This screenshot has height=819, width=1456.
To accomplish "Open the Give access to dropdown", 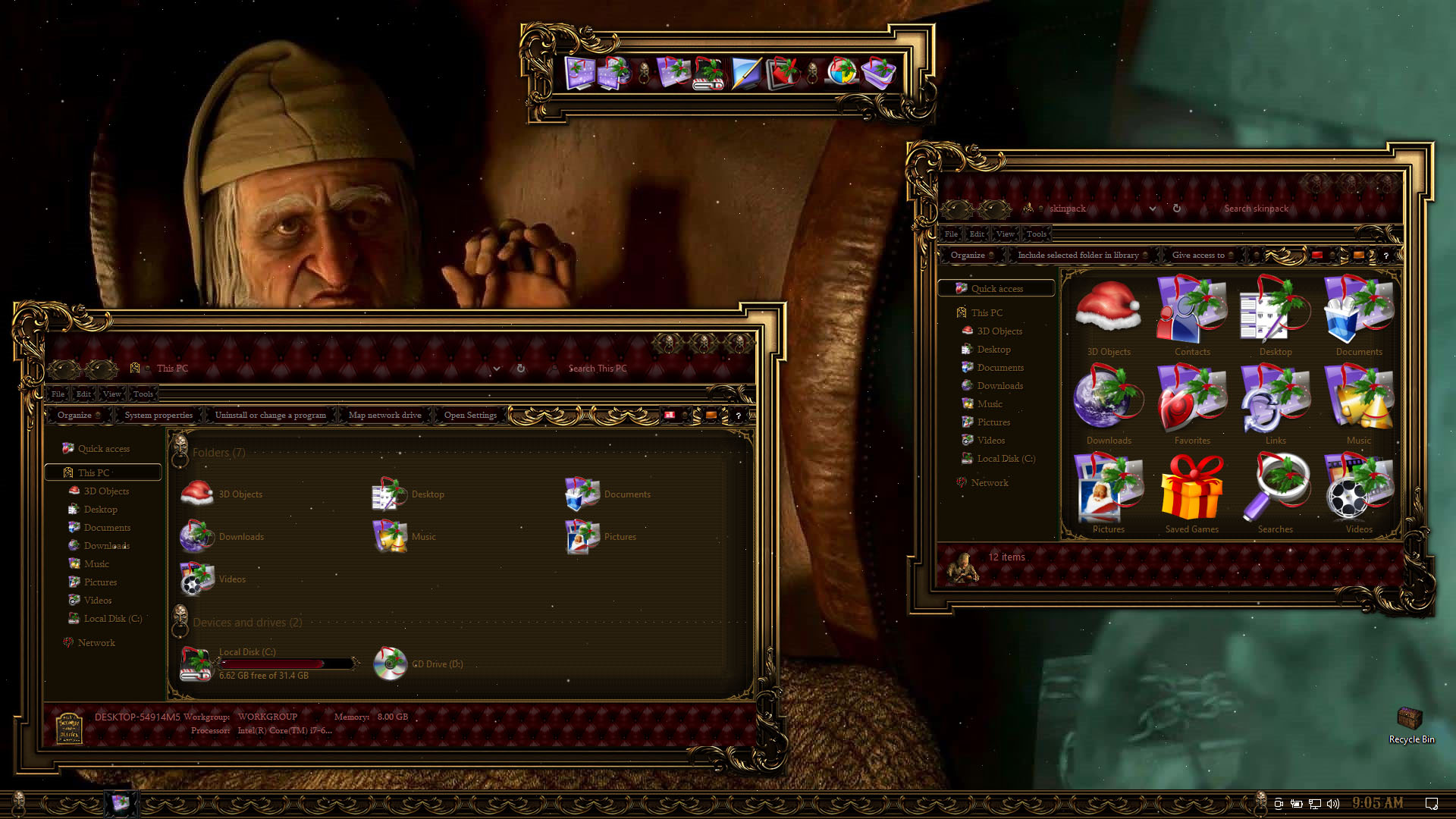I will pos(1201,255).
